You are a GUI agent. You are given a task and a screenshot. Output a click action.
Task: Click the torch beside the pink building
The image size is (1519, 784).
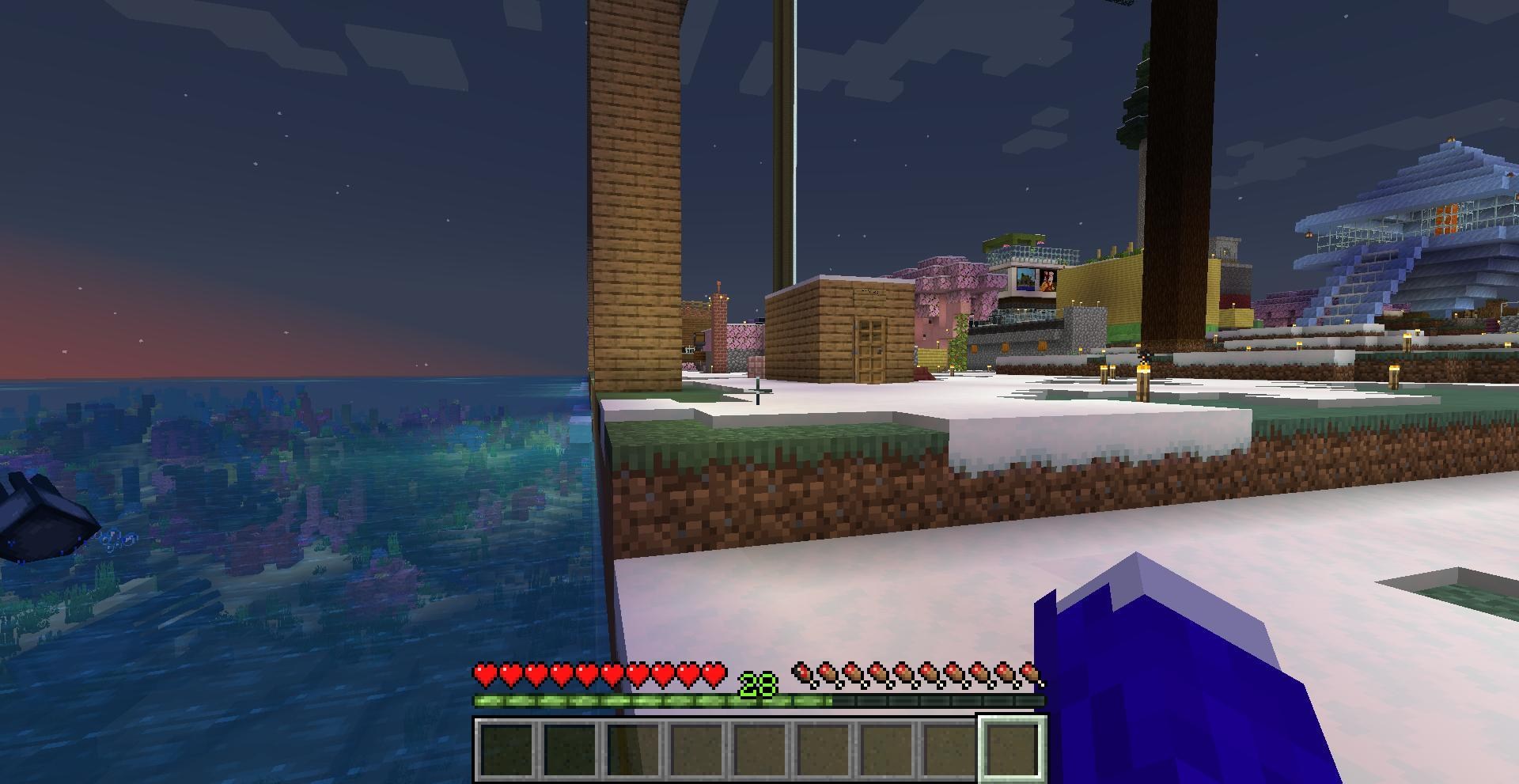[948, 331]
